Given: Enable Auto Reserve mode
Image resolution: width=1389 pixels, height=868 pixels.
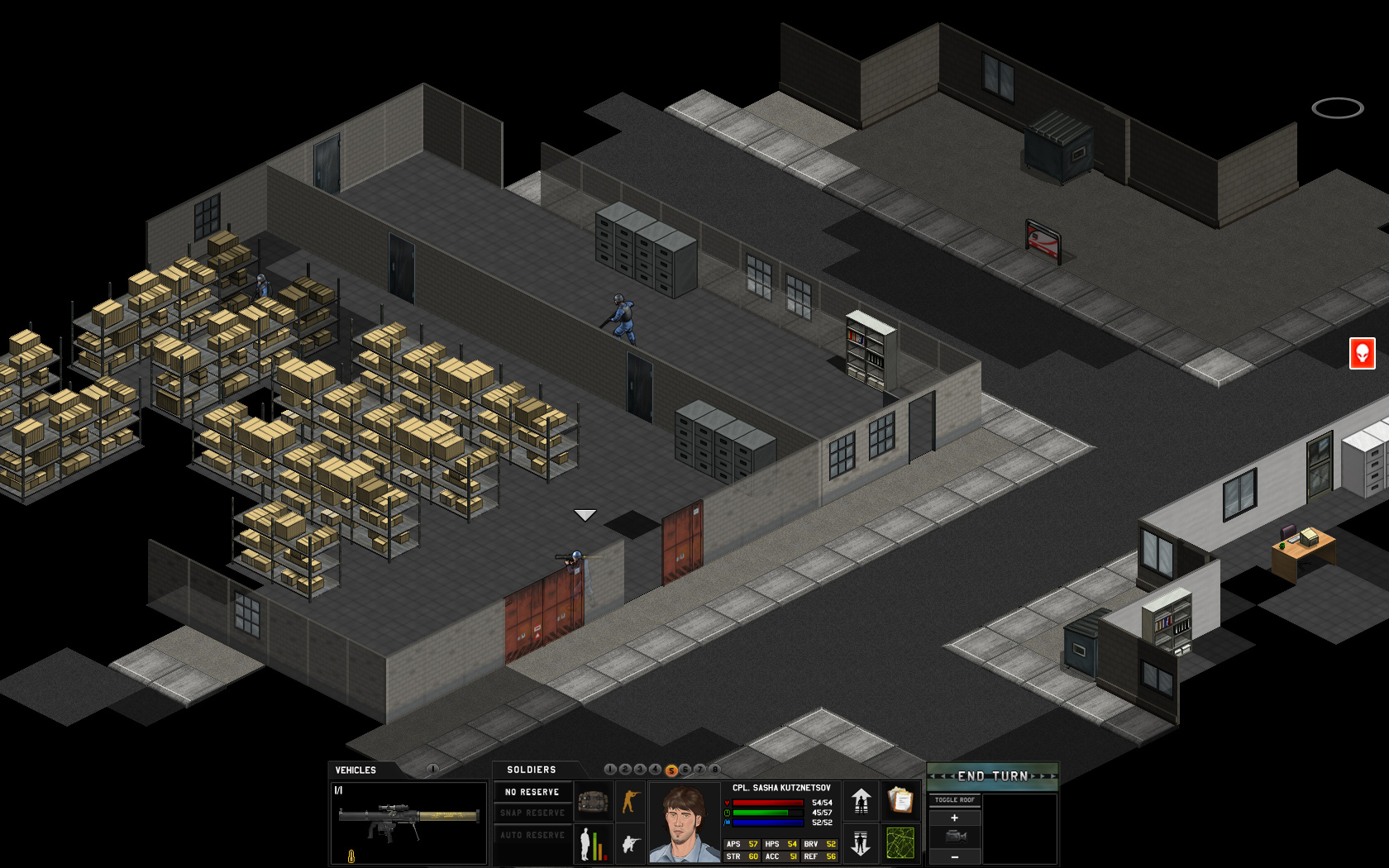Looking at the screenshot, I should (531, 834).
